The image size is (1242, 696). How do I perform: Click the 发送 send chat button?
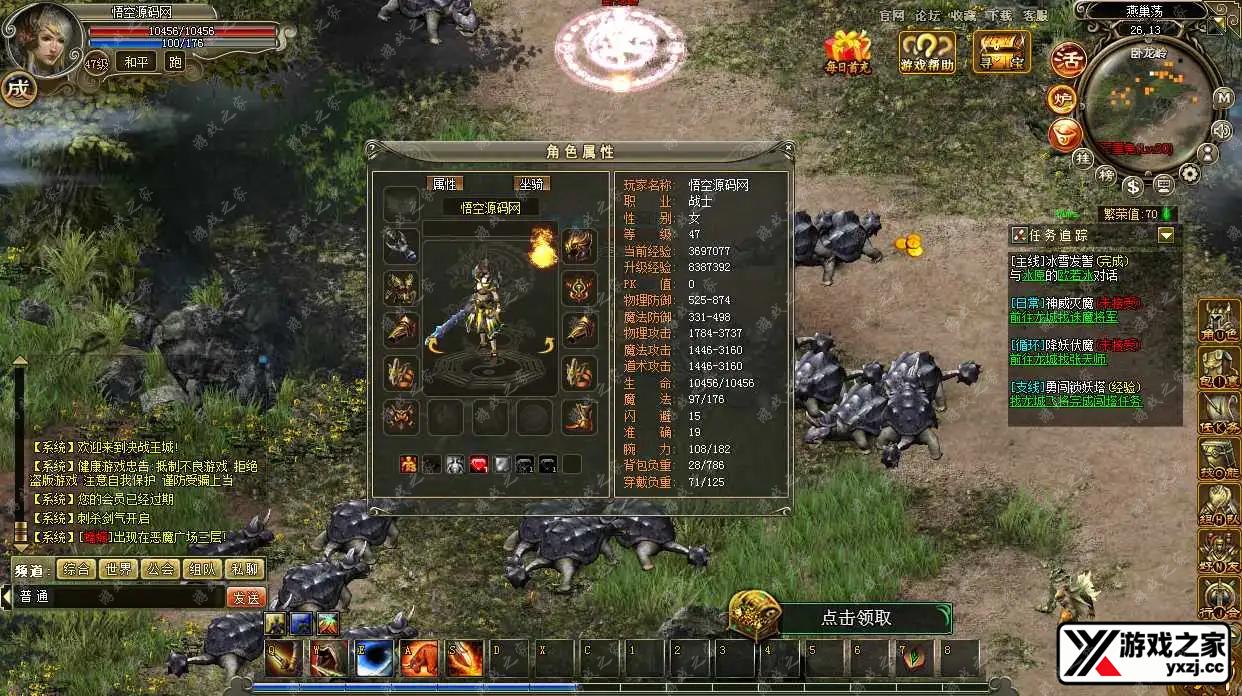246,597
